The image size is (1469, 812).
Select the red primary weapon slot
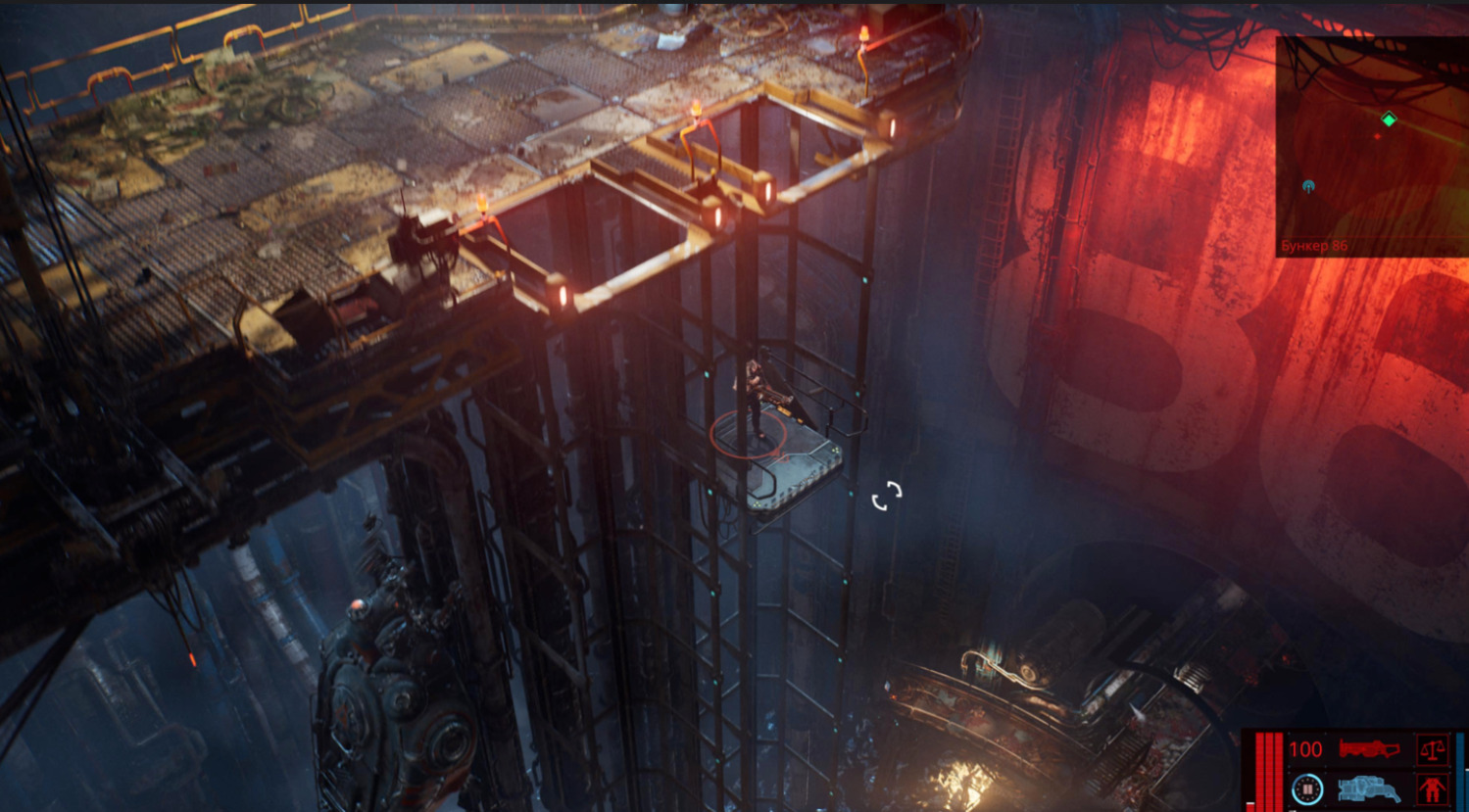[x=1370, y=750]
